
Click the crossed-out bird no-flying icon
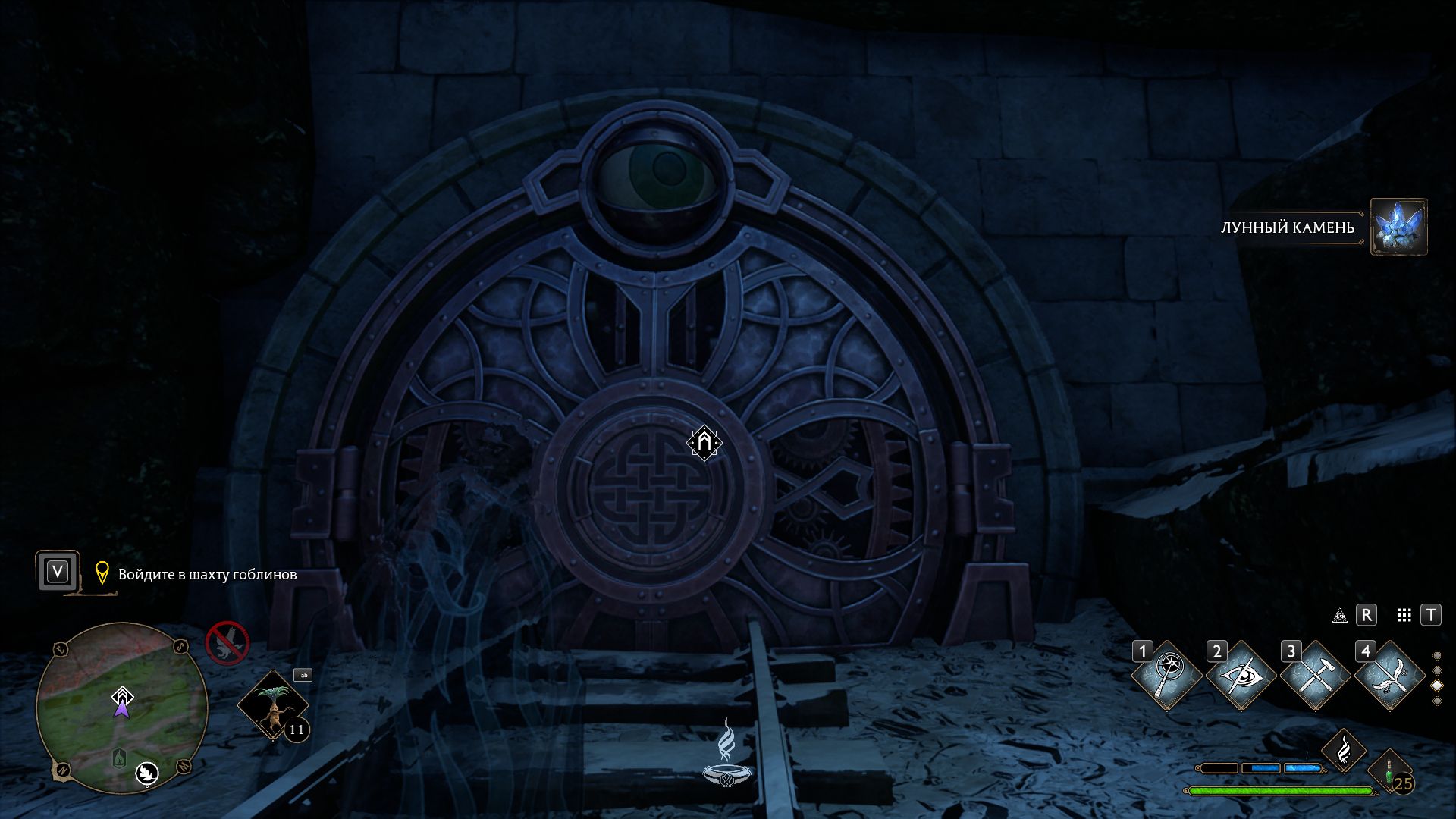(227, 642)
